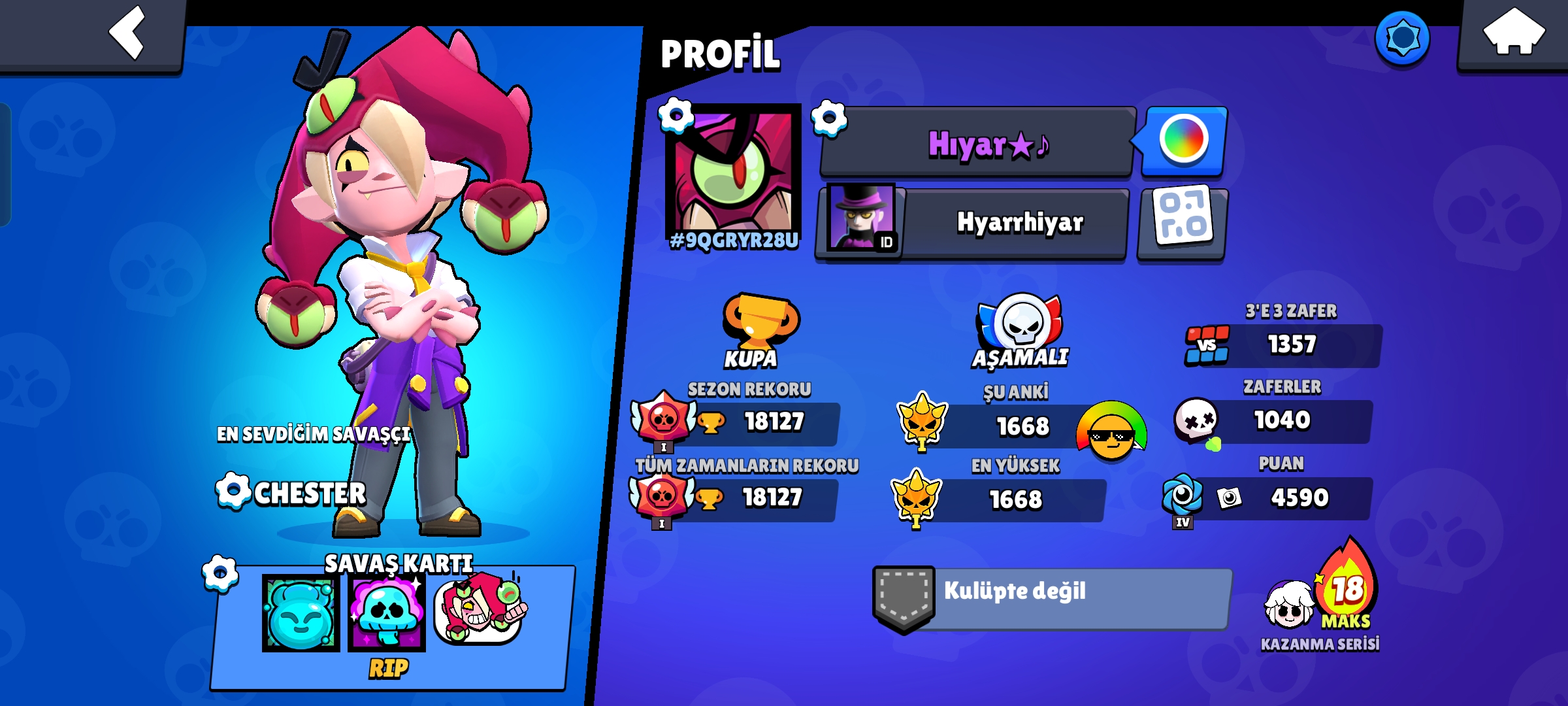Open the Aşamalı ranked skull icon

[1021, 324]
